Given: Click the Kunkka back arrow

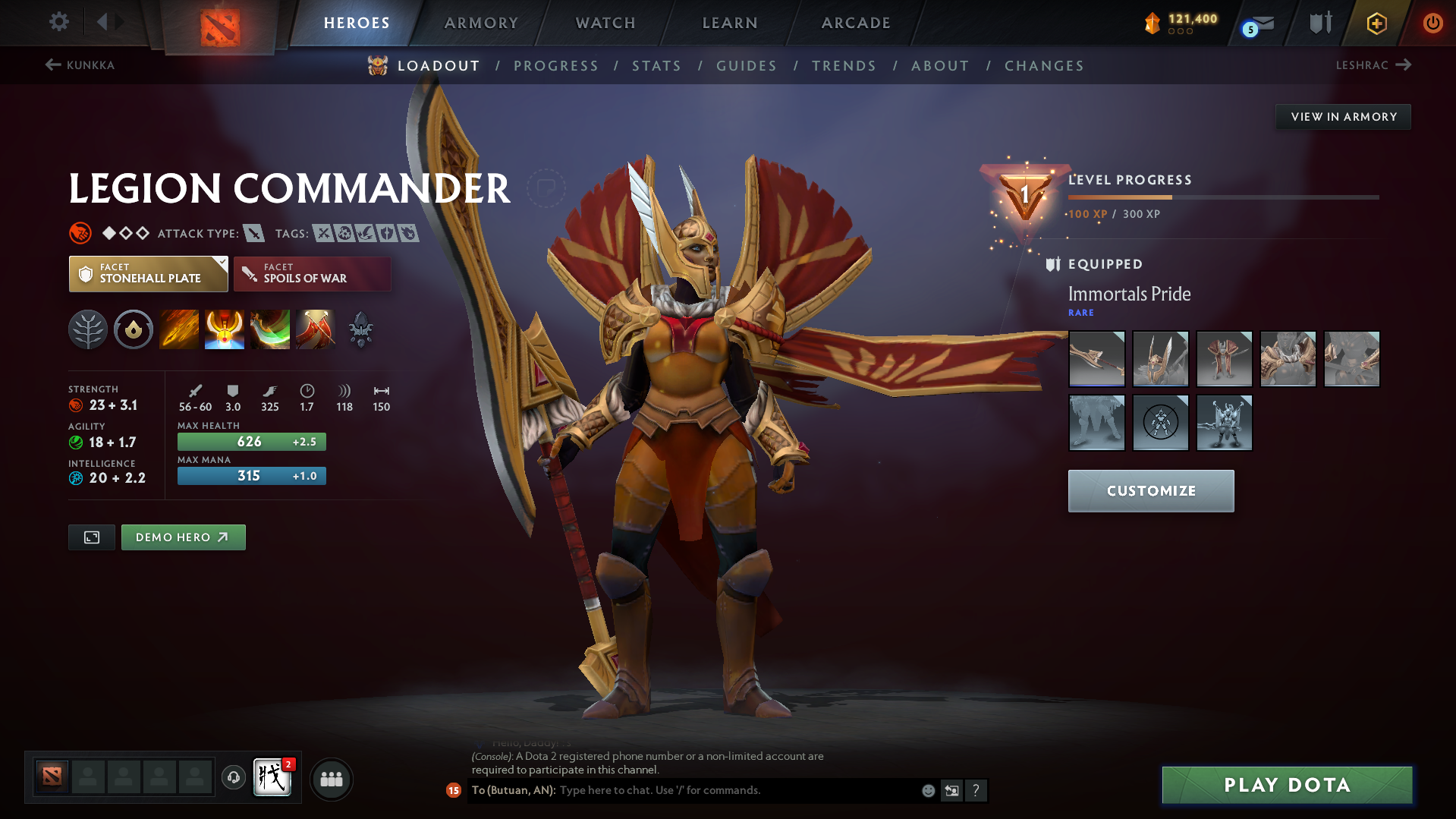Looking at the screenshot, I should coord(52,65).
